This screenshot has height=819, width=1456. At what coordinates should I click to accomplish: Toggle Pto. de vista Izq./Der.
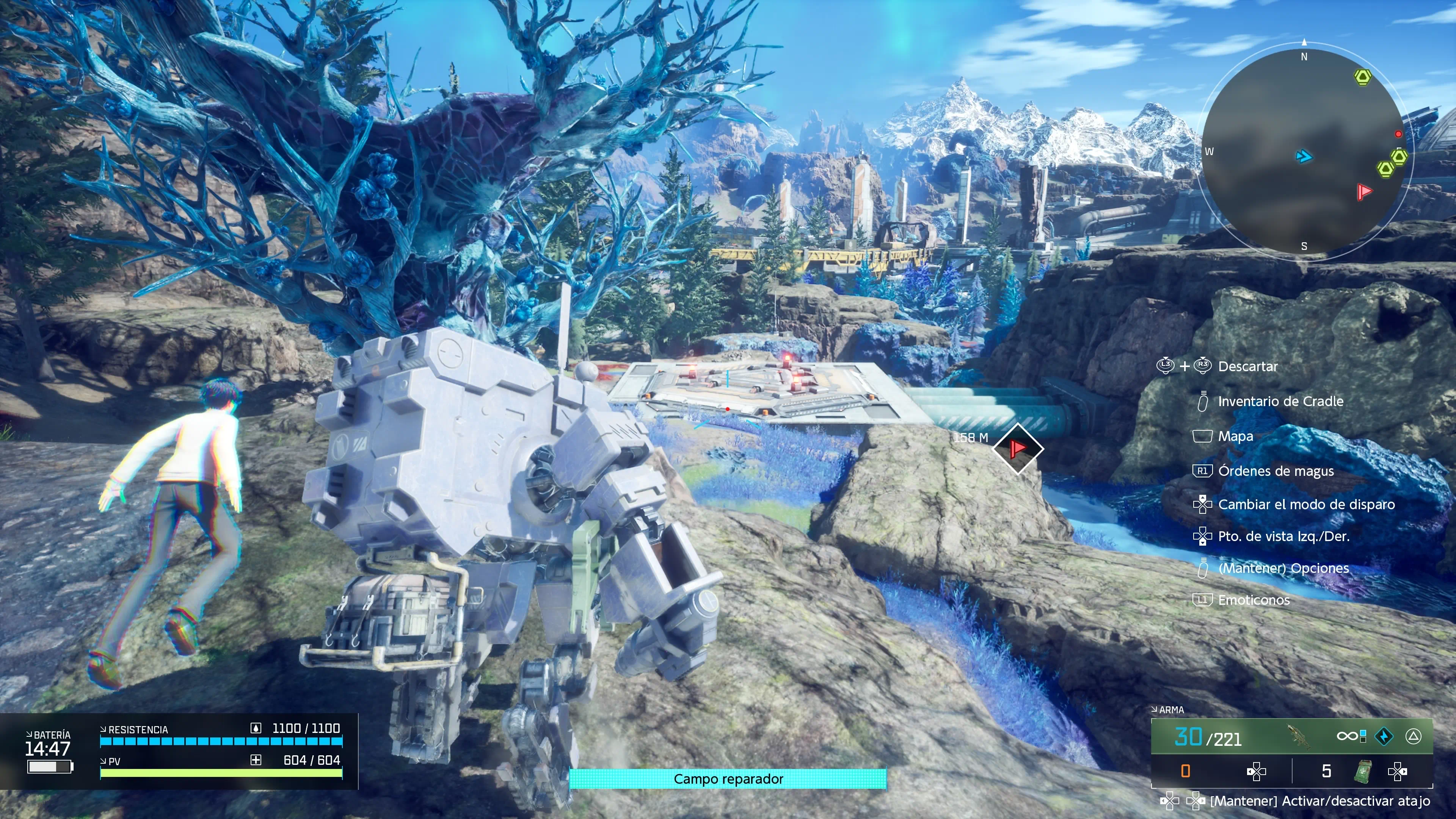coord(1283,536)
